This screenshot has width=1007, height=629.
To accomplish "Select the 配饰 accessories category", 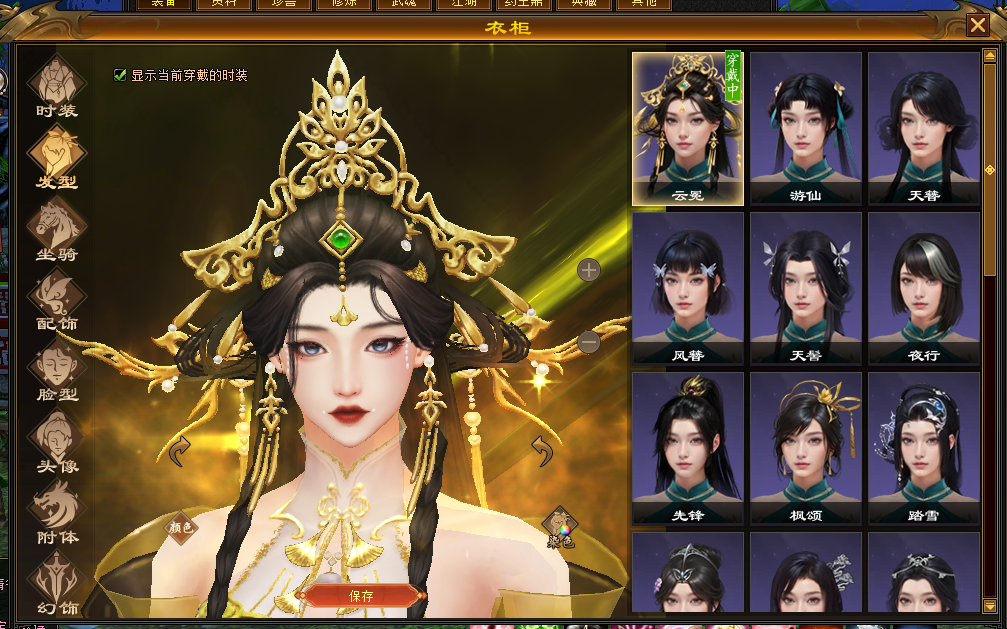I will coord(56,298).
